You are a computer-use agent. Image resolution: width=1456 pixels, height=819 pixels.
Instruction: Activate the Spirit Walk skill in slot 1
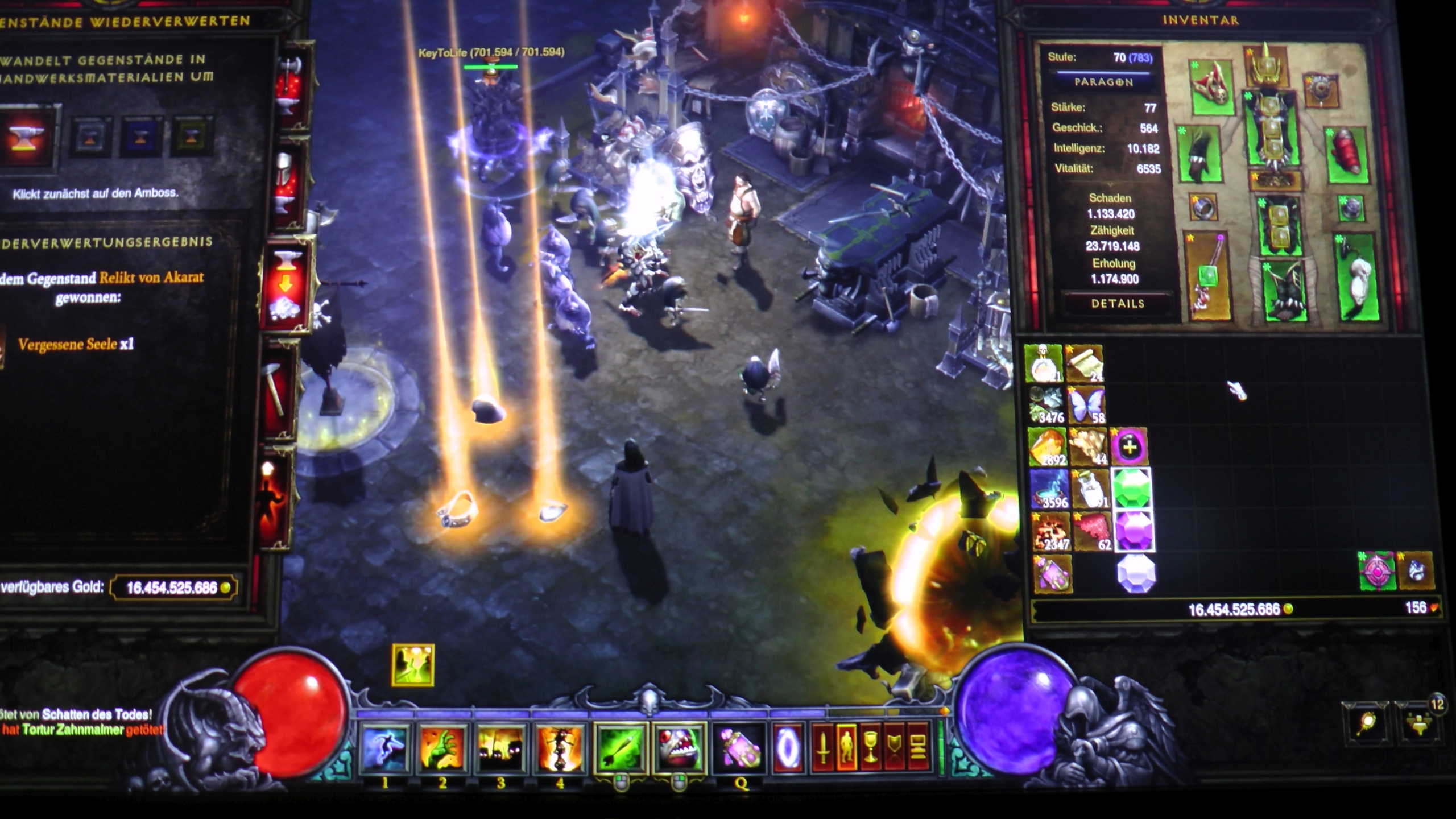click(x=385, y=747)
